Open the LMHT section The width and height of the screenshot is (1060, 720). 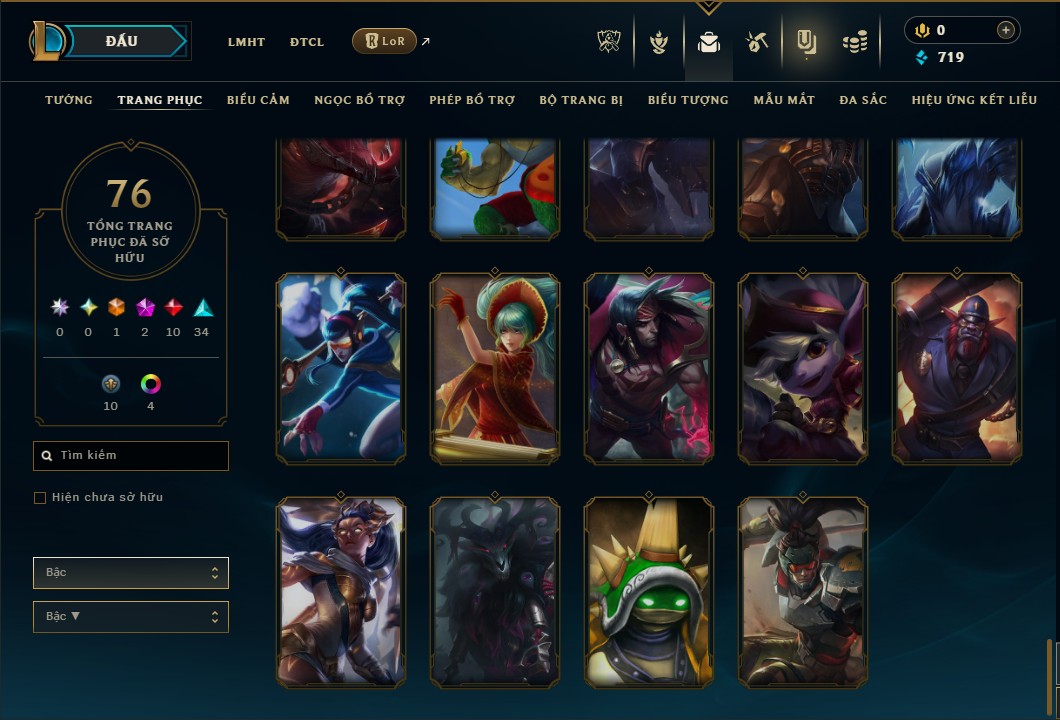(246, 42)
